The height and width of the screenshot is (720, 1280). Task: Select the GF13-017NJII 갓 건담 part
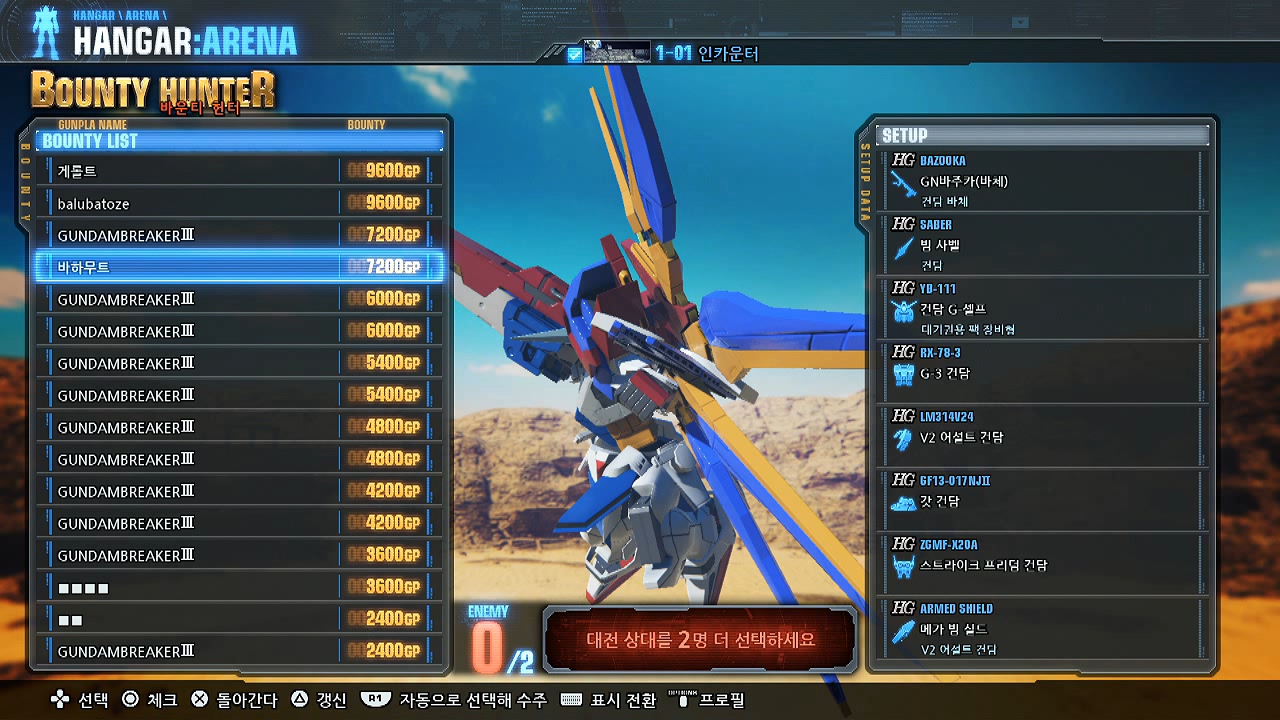1043,501
